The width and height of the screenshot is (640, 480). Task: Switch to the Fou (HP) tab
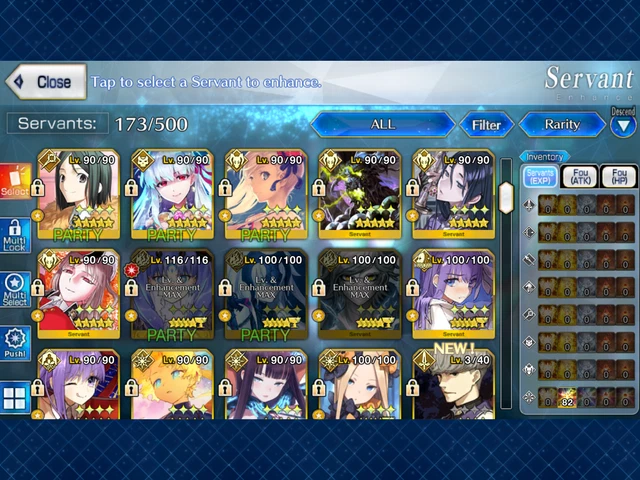click(618, 177)
